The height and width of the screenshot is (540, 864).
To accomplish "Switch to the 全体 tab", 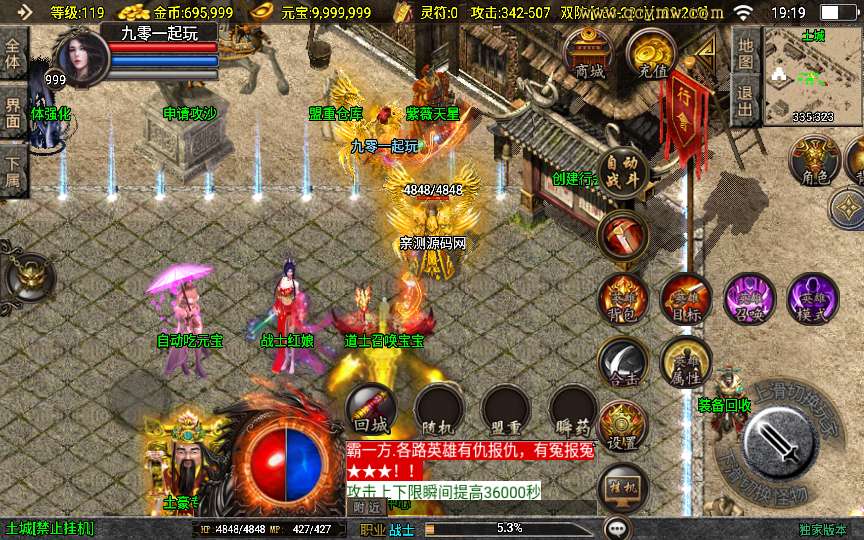I will [13, 53].
